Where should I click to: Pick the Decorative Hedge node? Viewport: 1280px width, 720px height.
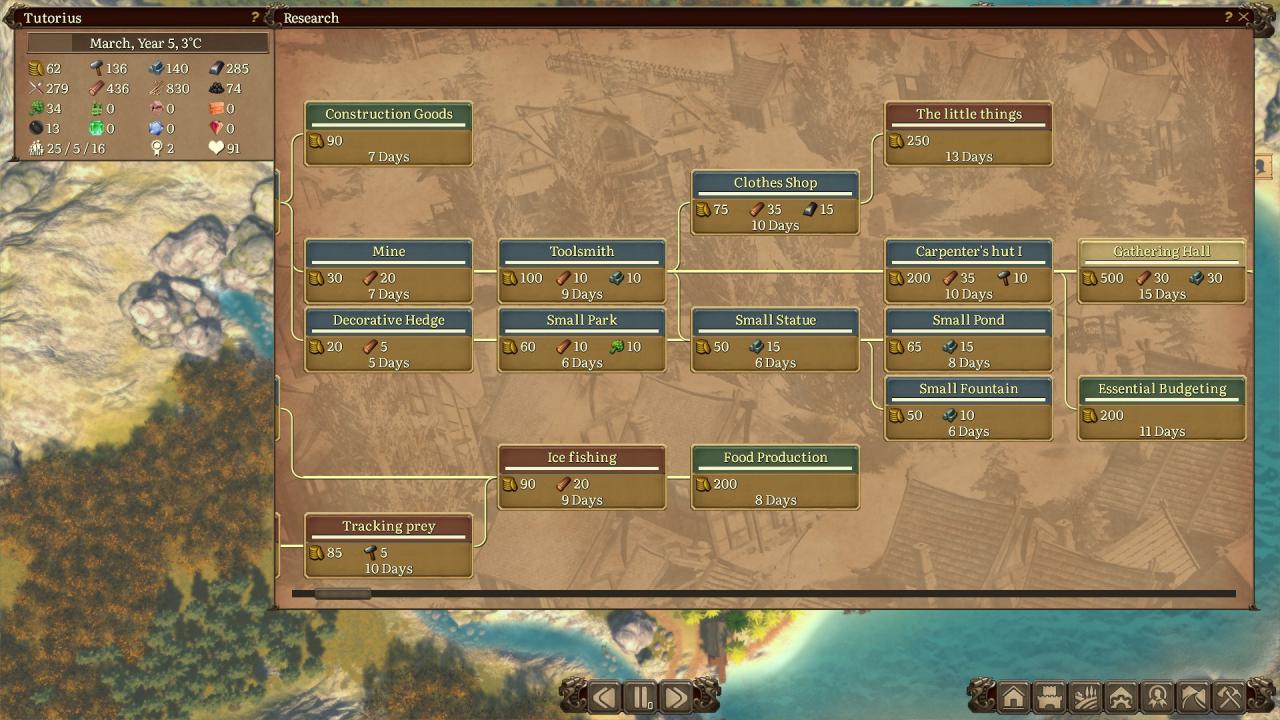coord(388,340)
